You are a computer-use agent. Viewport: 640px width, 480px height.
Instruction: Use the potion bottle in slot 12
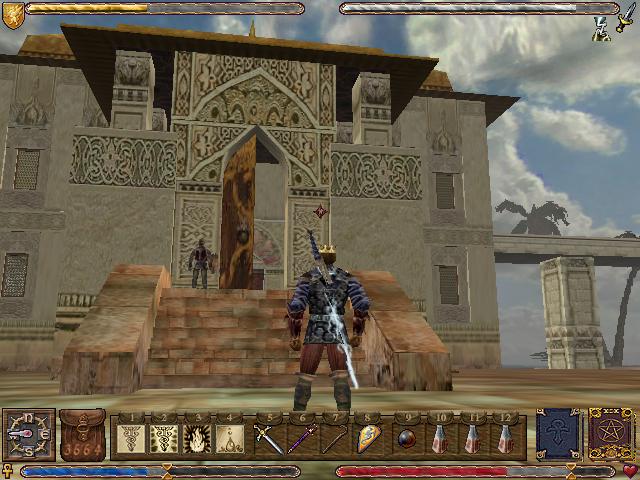point(506,438)
